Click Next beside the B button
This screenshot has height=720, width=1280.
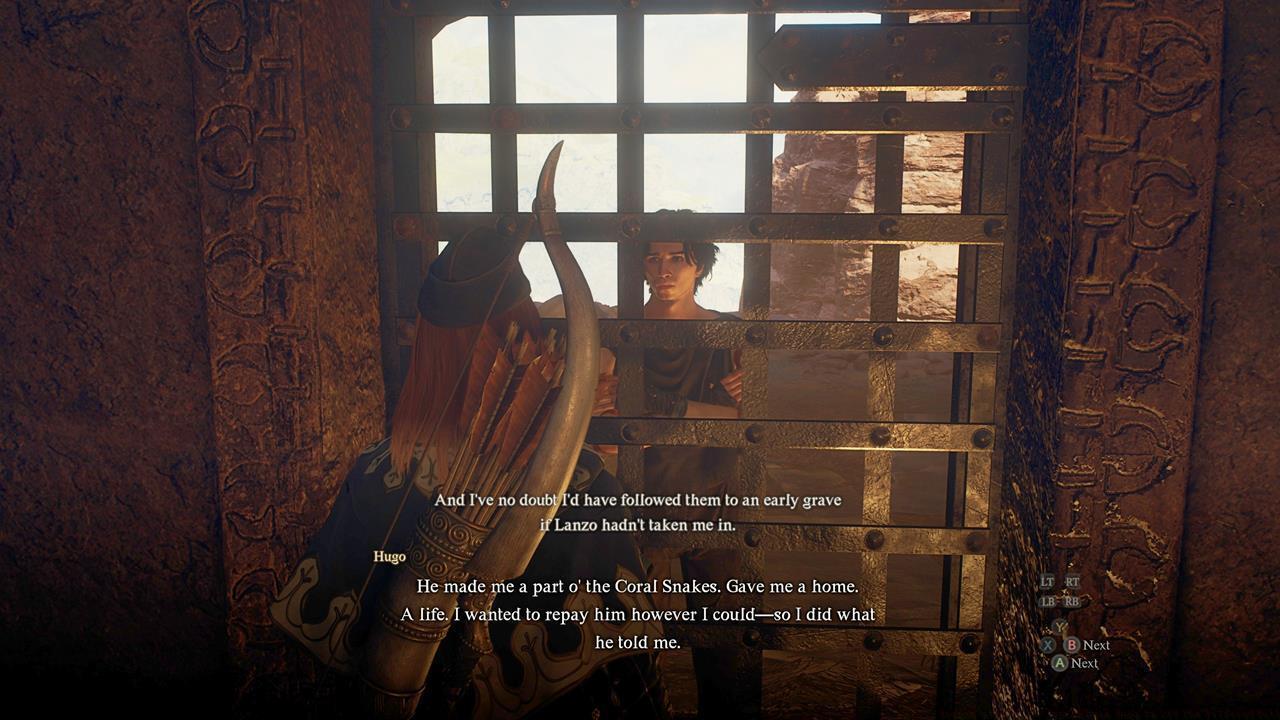pos(1097,645)
